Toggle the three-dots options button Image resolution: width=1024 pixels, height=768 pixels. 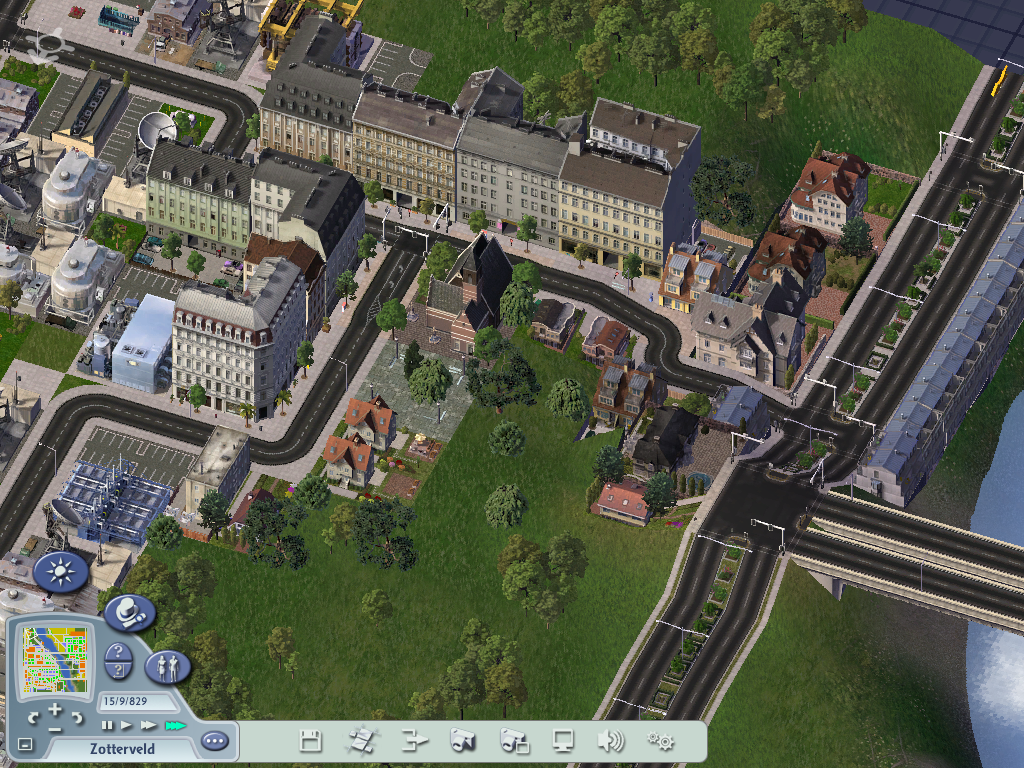214,741
